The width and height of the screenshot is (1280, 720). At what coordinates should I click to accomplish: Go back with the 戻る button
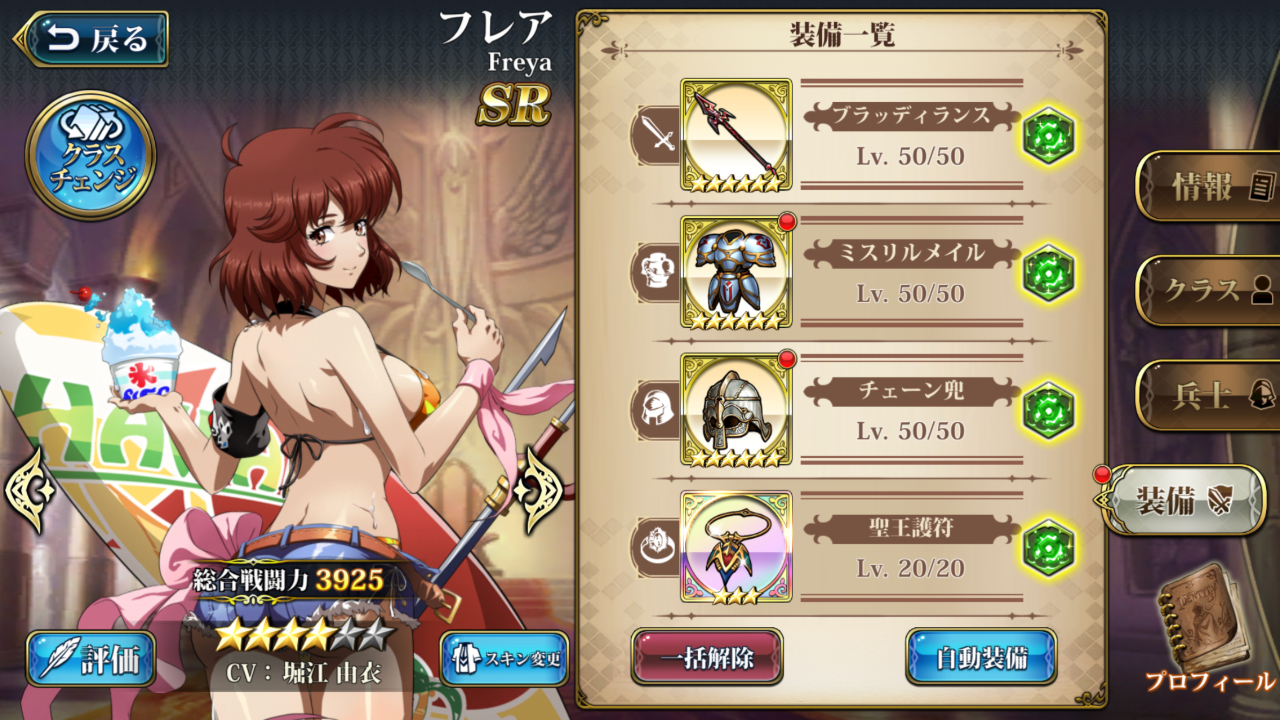[x=92, y=39]
